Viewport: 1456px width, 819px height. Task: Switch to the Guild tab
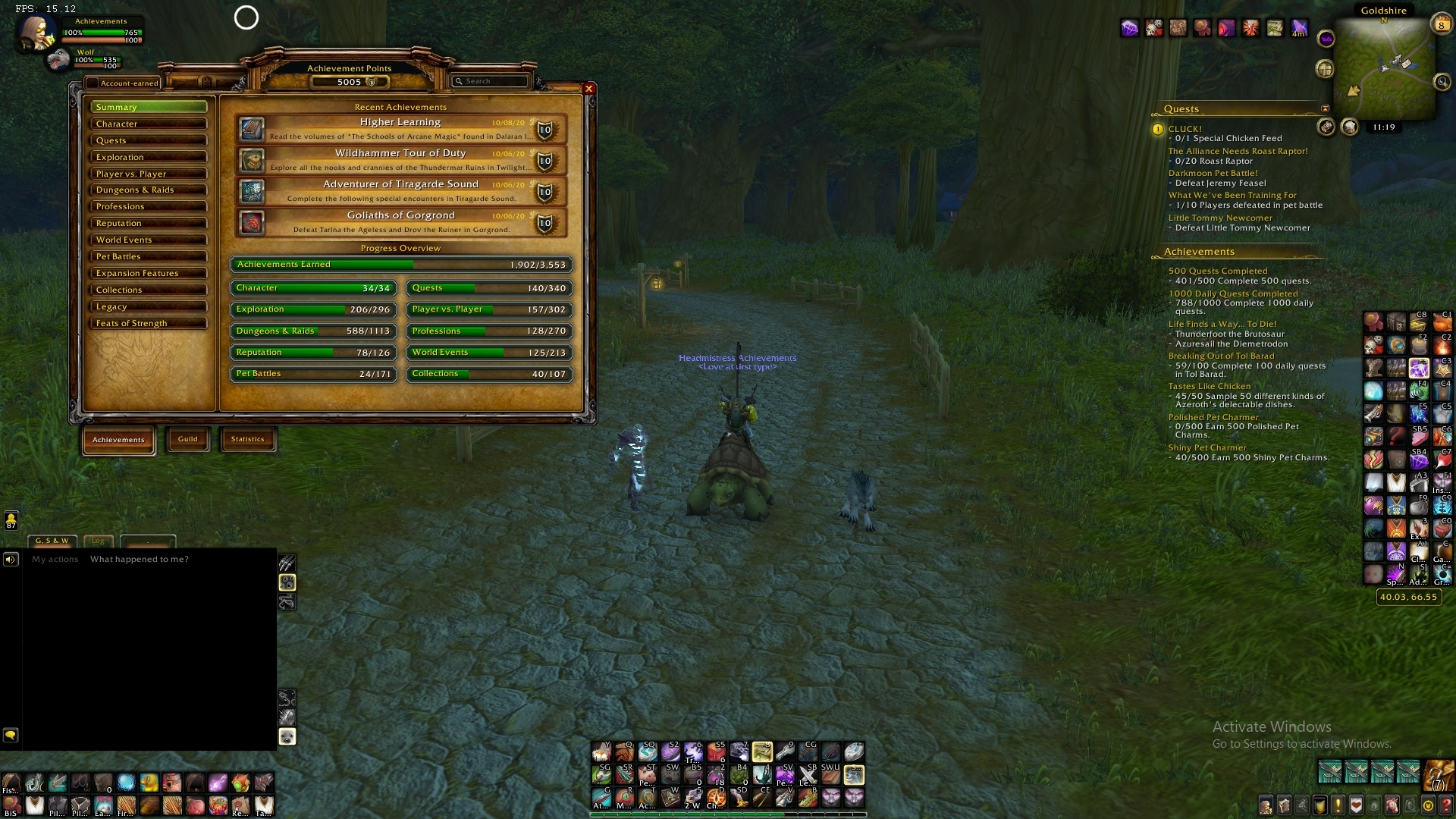(x=187, y=439)
